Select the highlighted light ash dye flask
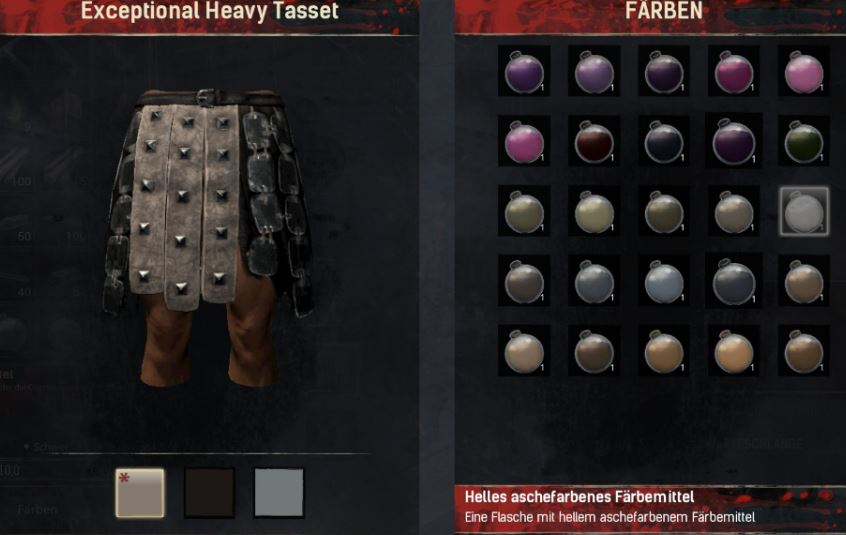The height and width of the screenshot is (535, 846). [803, 213]
